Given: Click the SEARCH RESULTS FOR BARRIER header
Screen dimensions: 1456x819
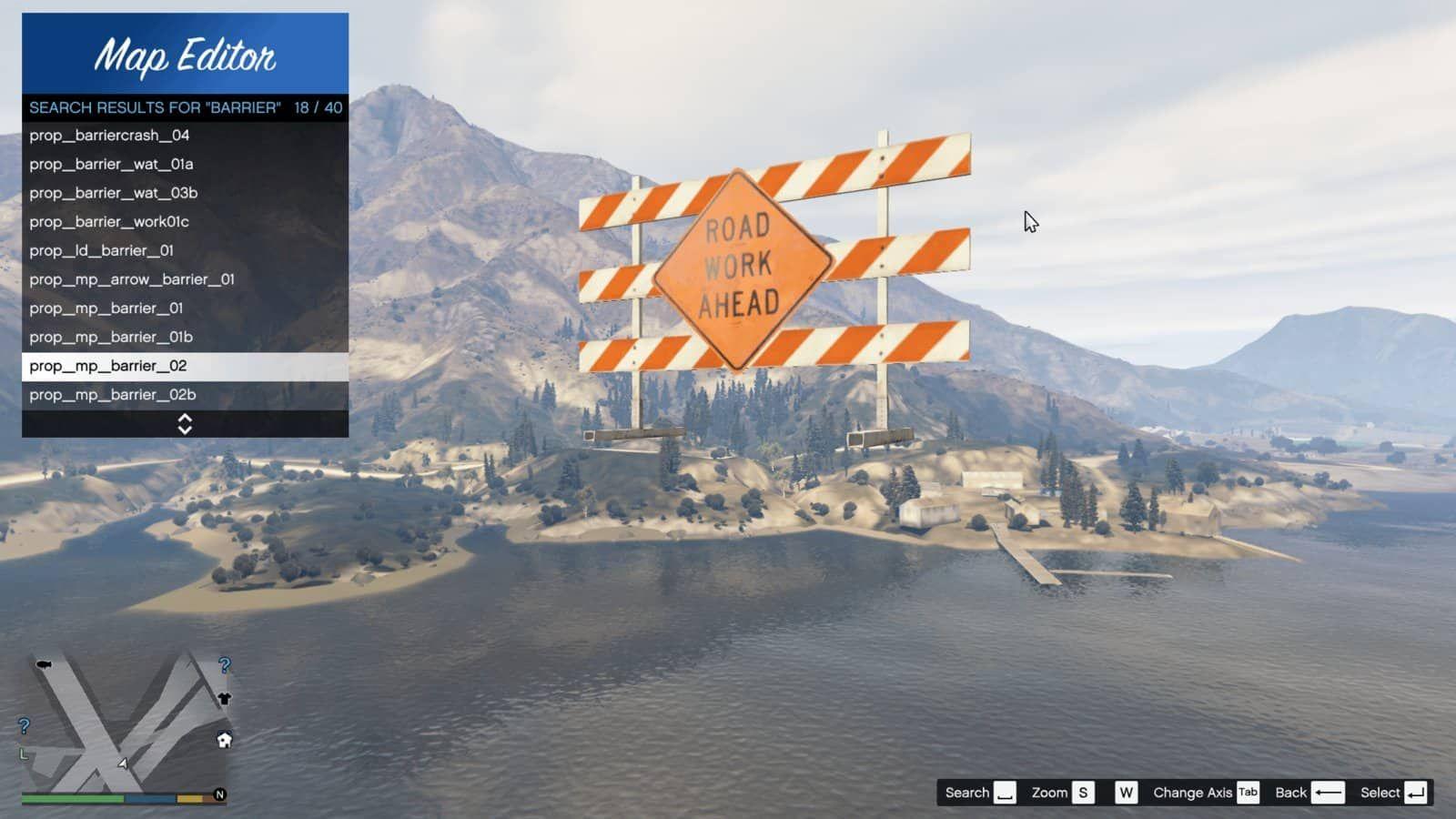Looking at the screenshot, I should coord(182,106).
